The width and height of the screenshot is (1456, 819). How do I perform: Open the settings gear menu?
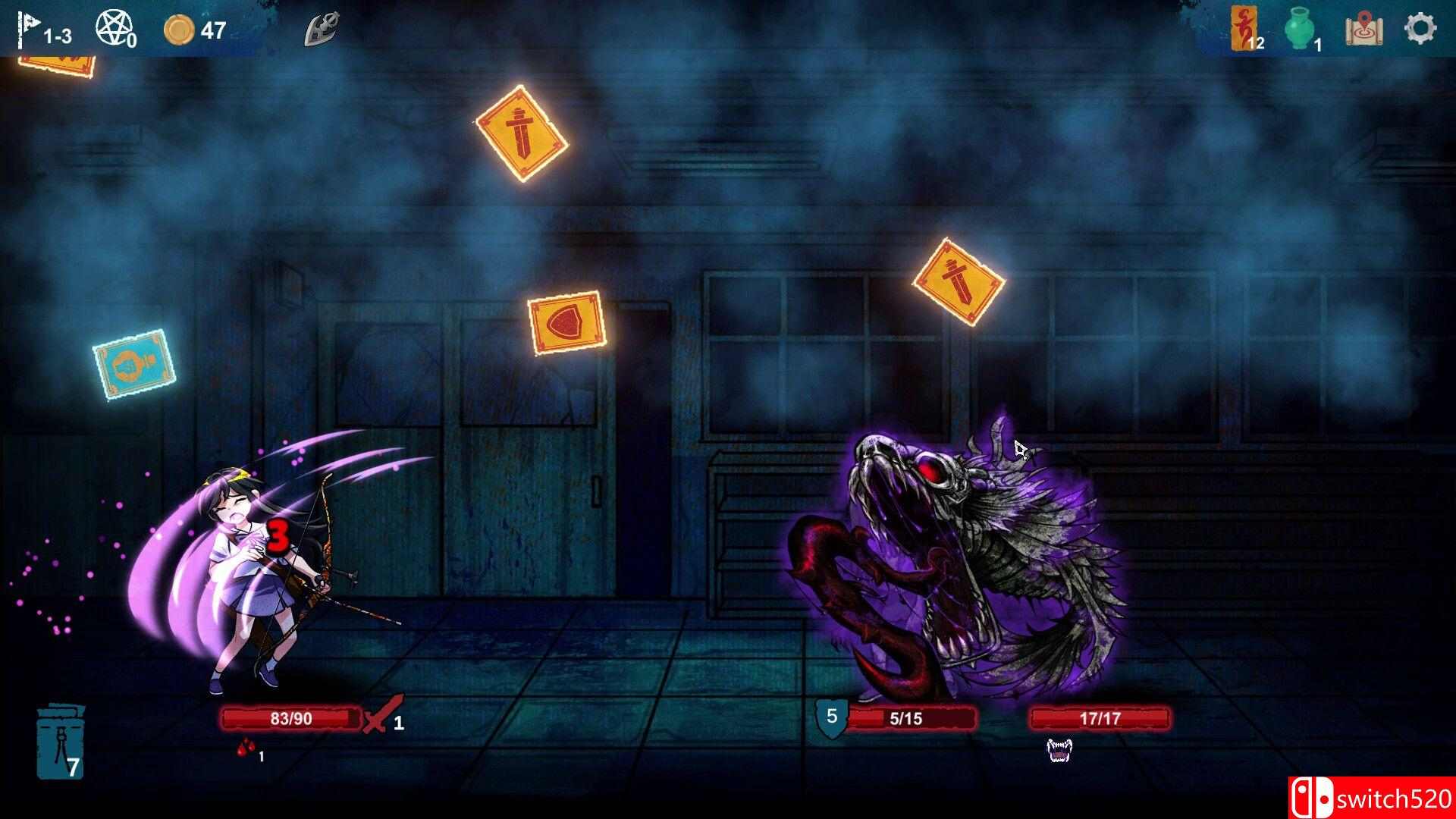tap(1419, 28)
